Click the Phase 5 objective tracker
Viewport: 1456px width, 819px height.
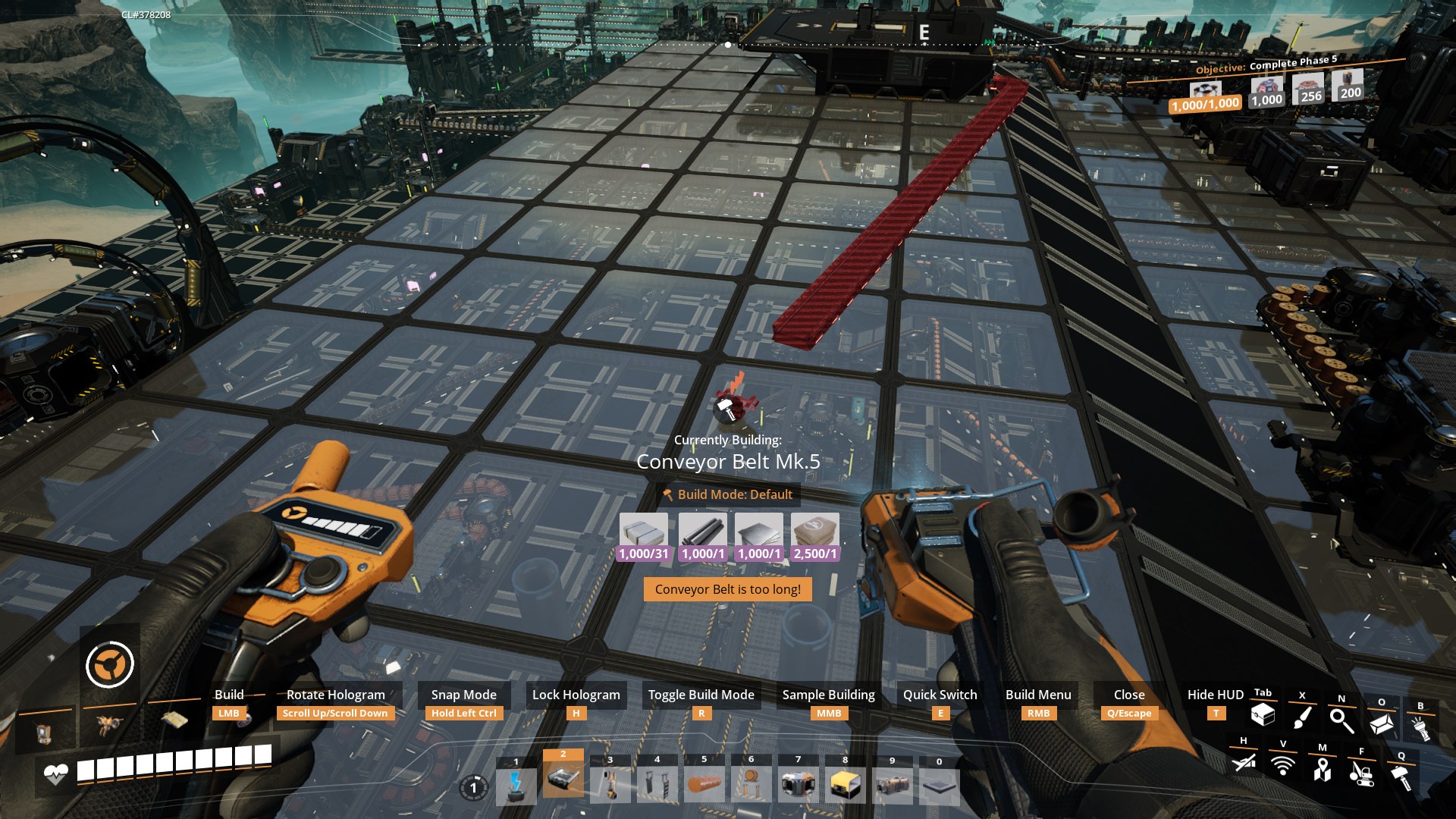(x=1266, y=65)
